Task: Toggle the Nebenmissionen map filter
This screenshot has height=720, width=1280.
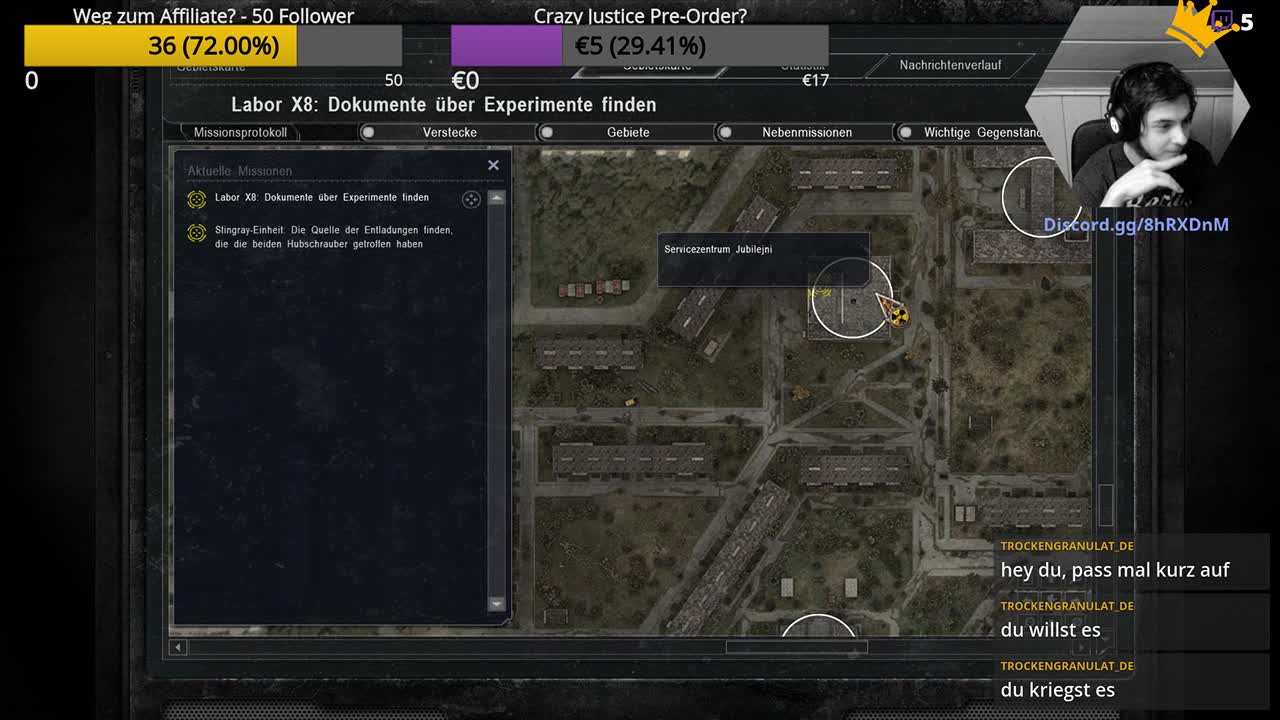Action: pos(806,132)
